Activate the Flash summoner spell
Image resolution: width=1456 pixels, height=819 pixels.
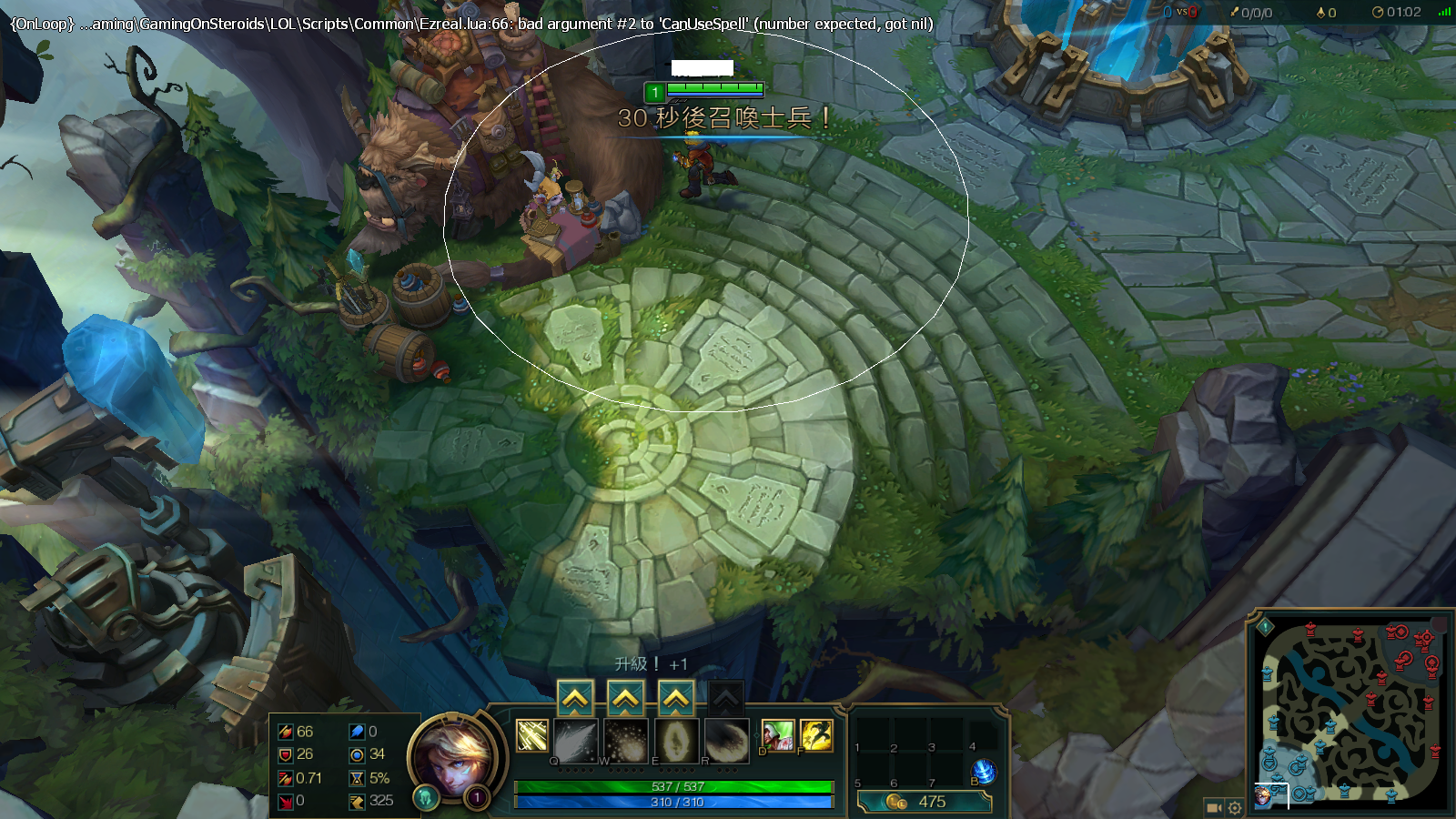816,735
